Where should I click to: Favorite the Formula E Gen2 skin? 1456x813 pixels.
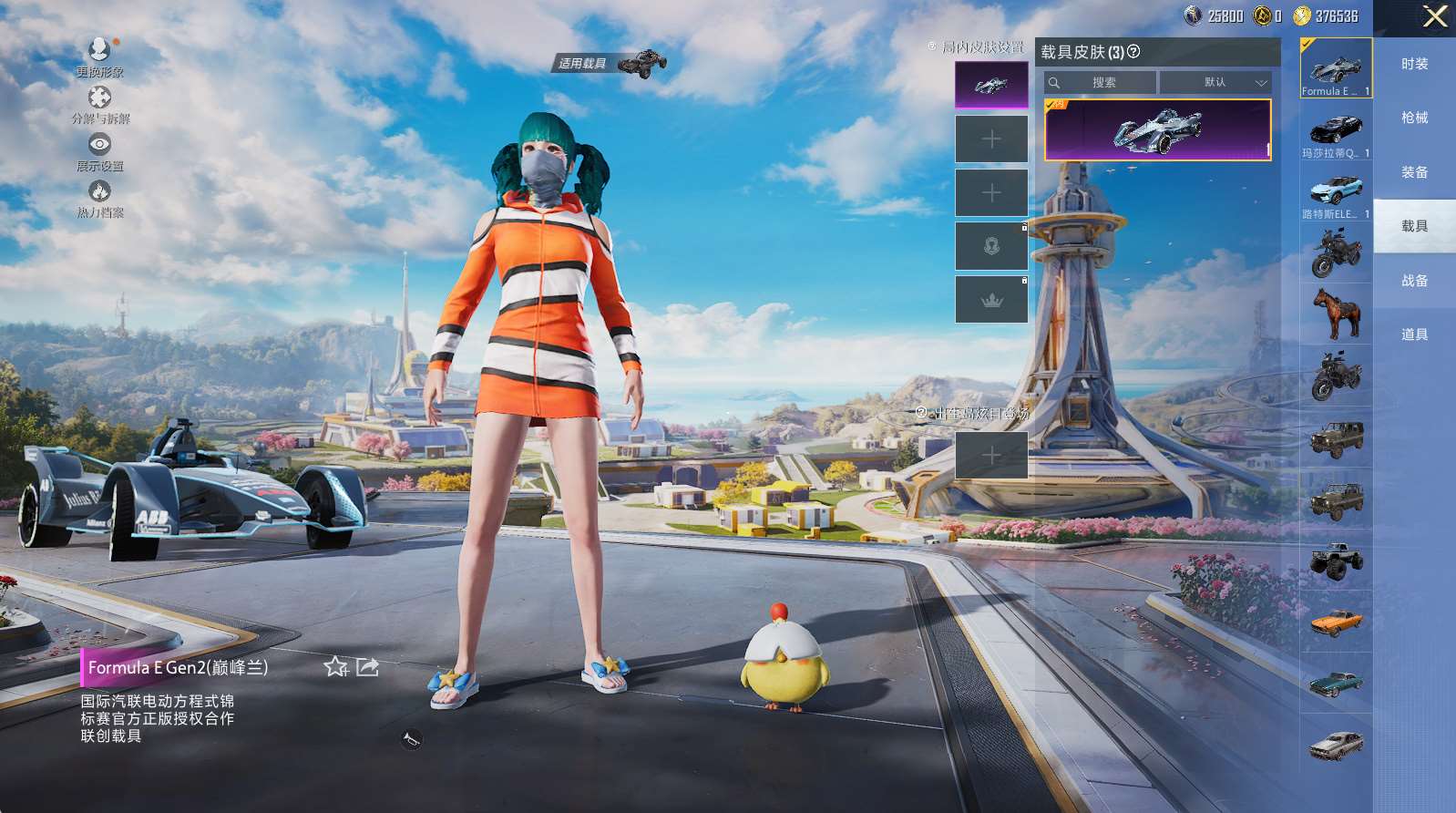click(x=336, y=667)
